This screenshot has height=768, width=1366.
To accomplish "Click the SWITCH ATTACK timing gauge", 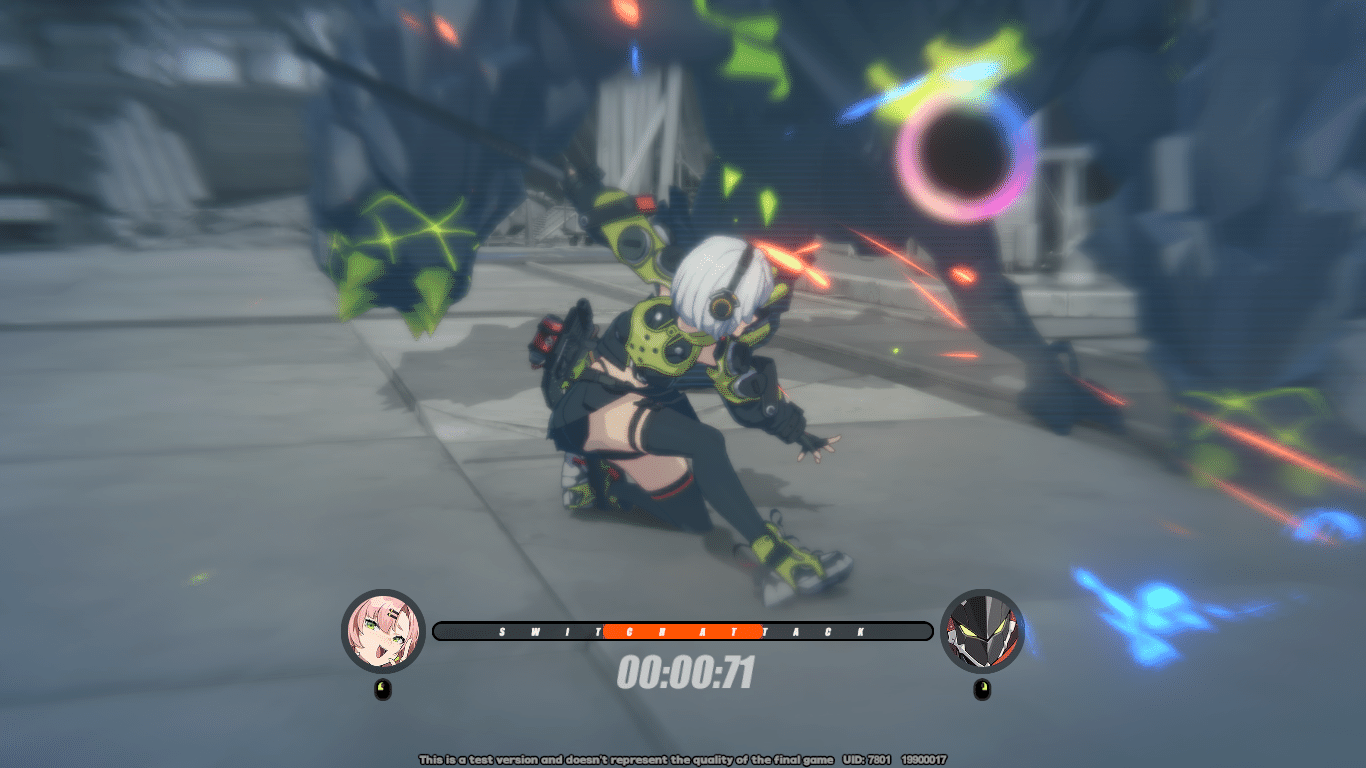I will [x=683, y=631].
